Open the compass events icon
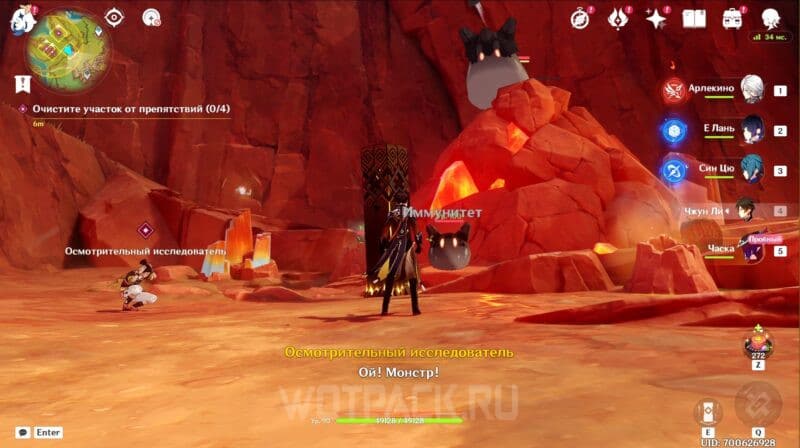Viewport: 800px width, 448px height. 580,17
